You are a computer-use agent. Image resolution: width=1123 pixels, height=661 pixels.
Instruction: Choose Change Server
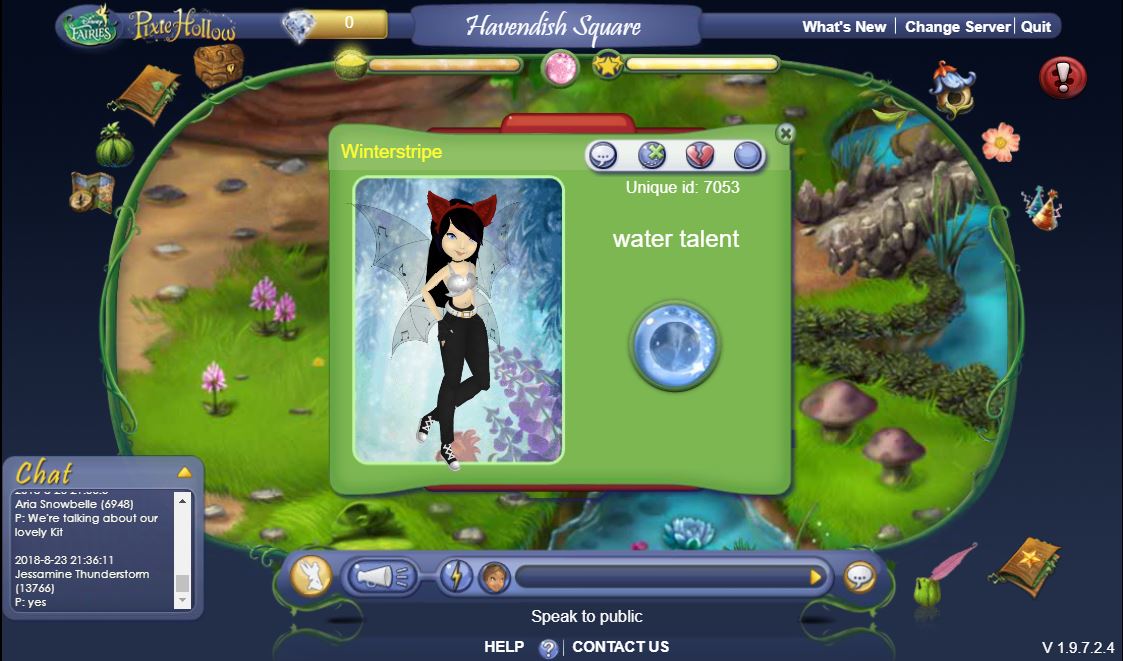click(x=957, y=27)
